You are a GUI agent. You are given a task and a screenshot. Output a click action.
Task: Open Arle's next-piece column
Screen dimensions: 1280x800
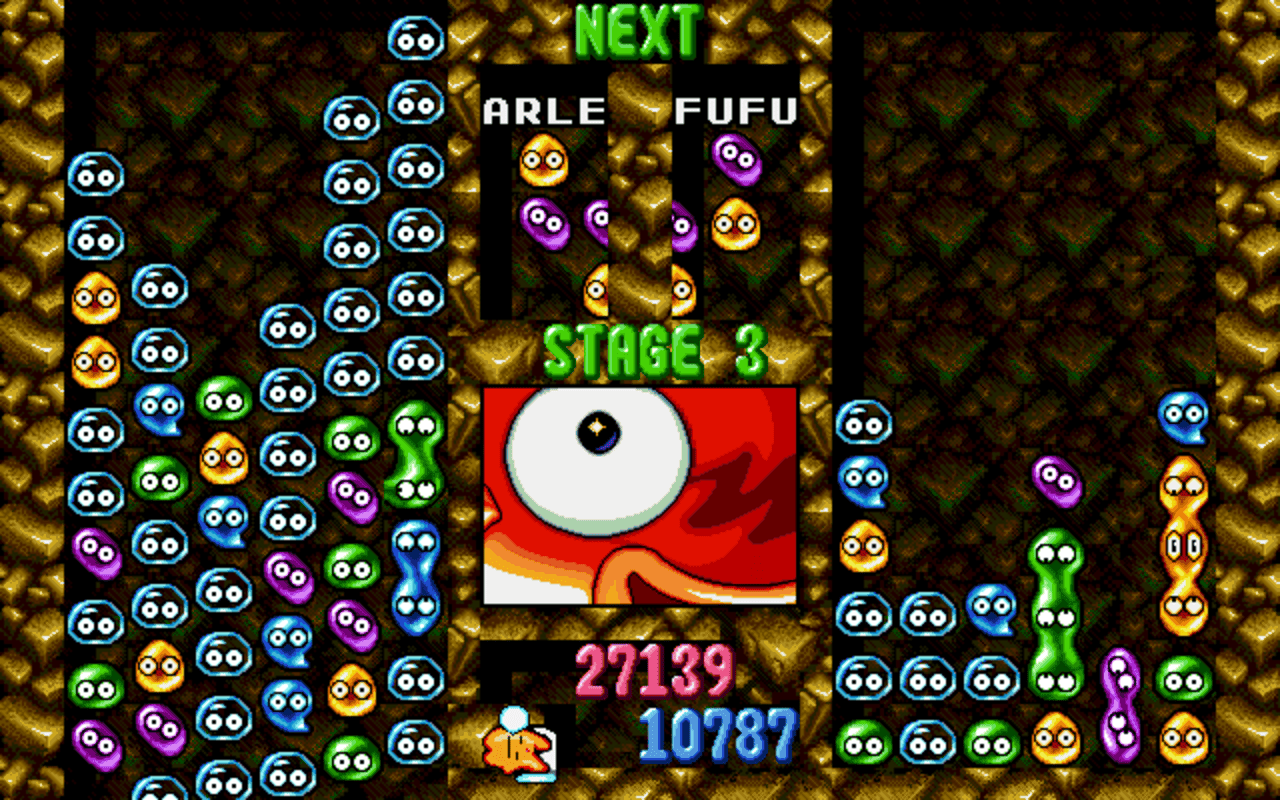click(545, 200)
